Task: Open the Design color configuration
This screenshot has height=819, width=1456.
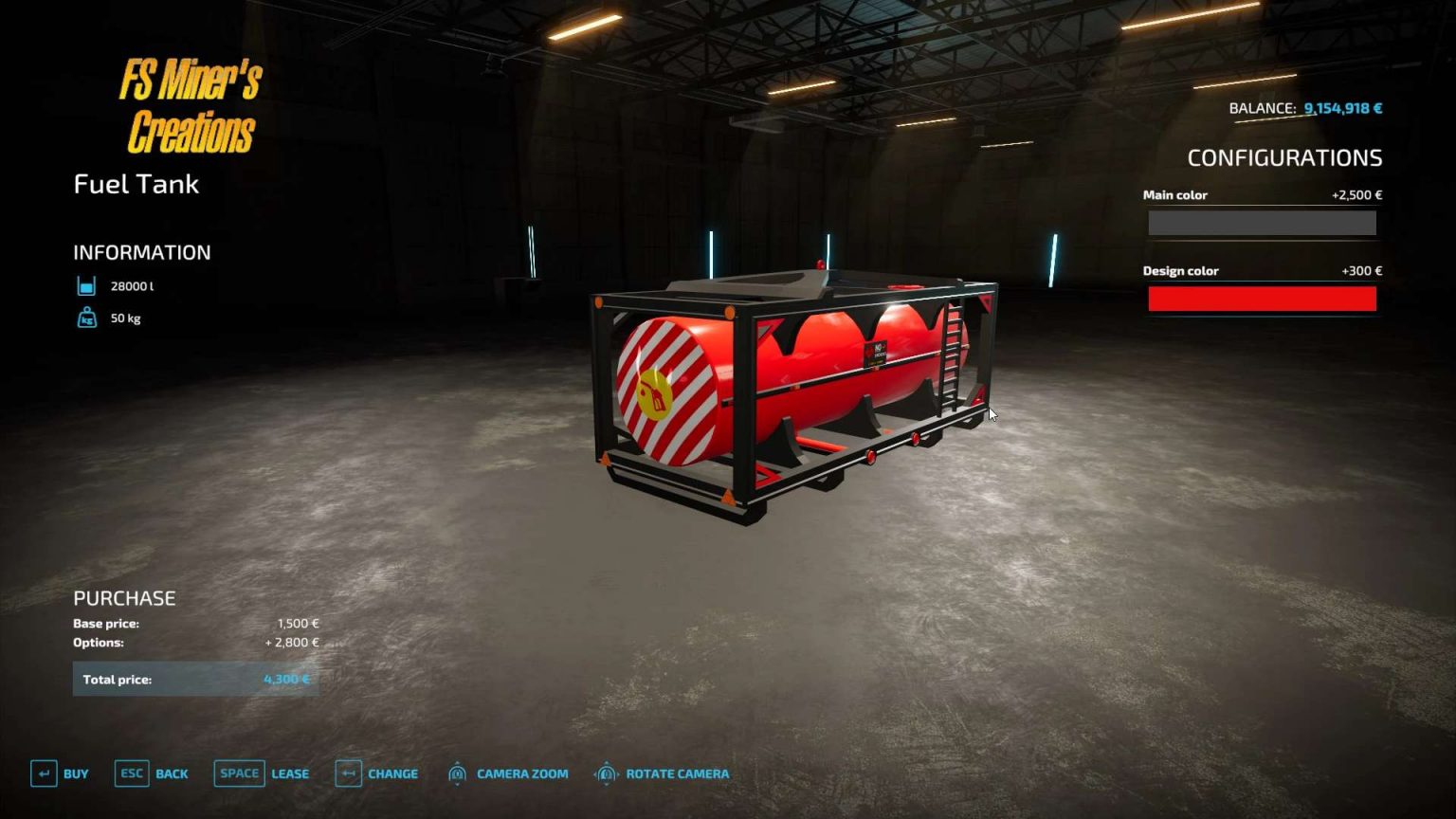Action: (x=1182, y=271)
